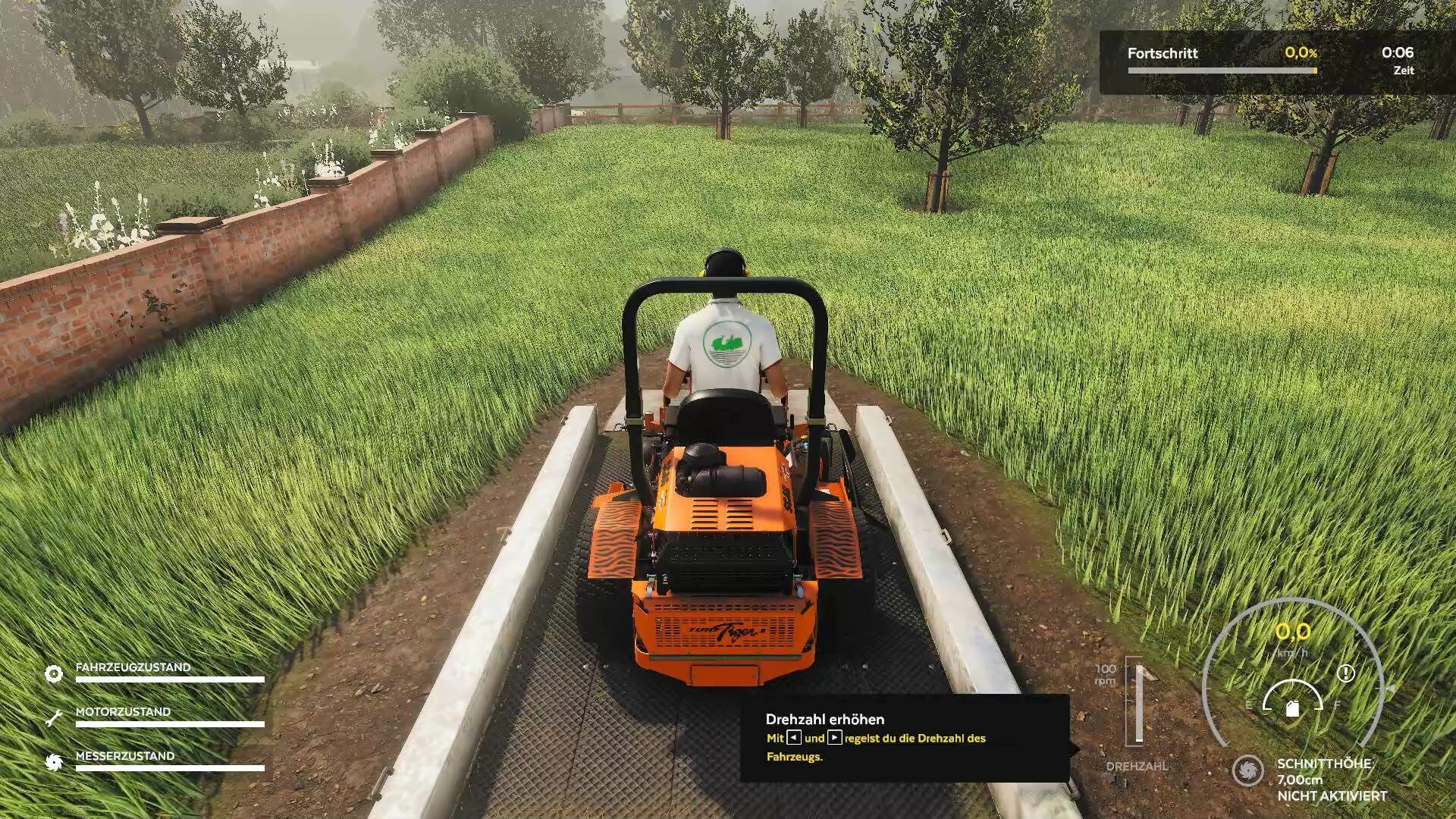Toggle the Schnitthöhe cutting blade icon
Screen dimensions: 1456x819
(x=1247, y=770)
